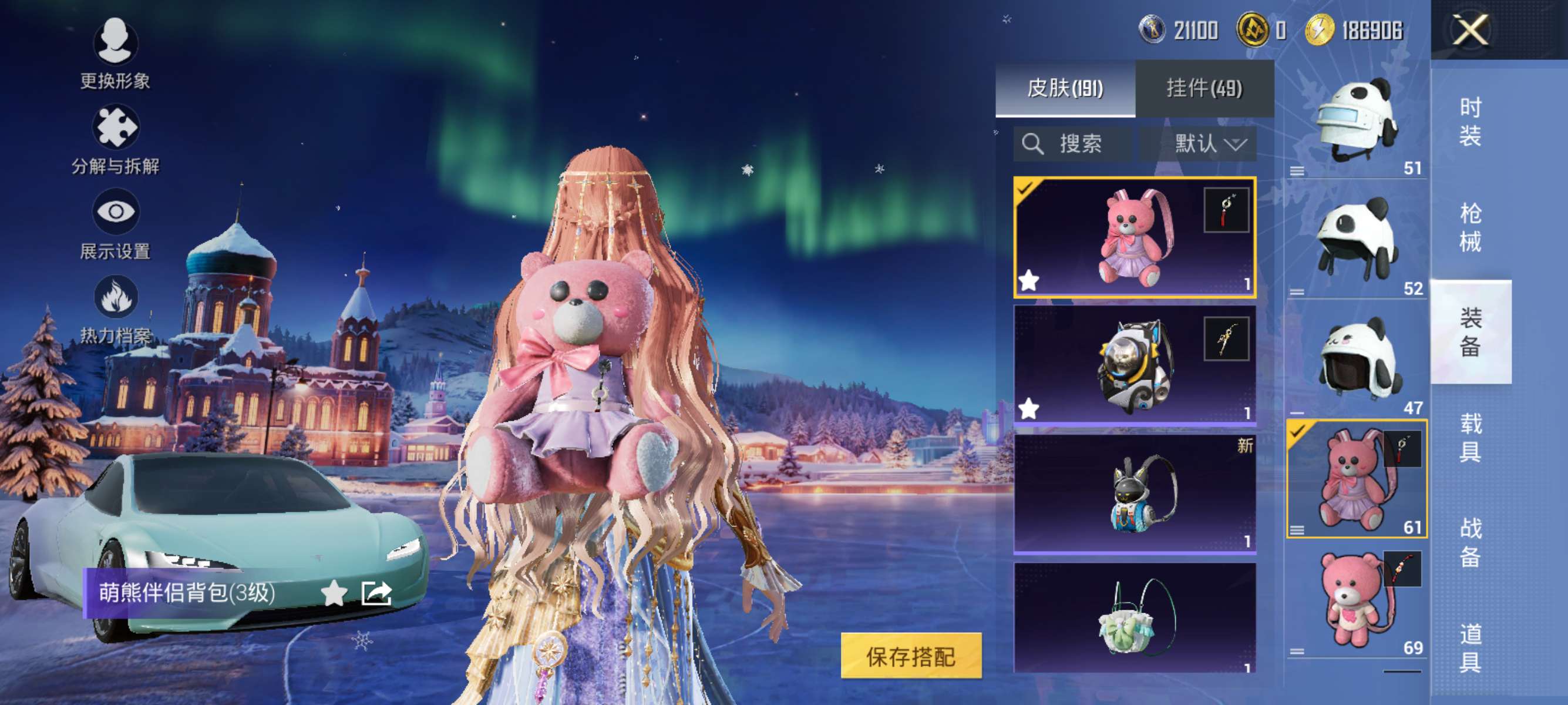Favorite the backpack with the star button

pyautogui.click(x=334, y=593)
